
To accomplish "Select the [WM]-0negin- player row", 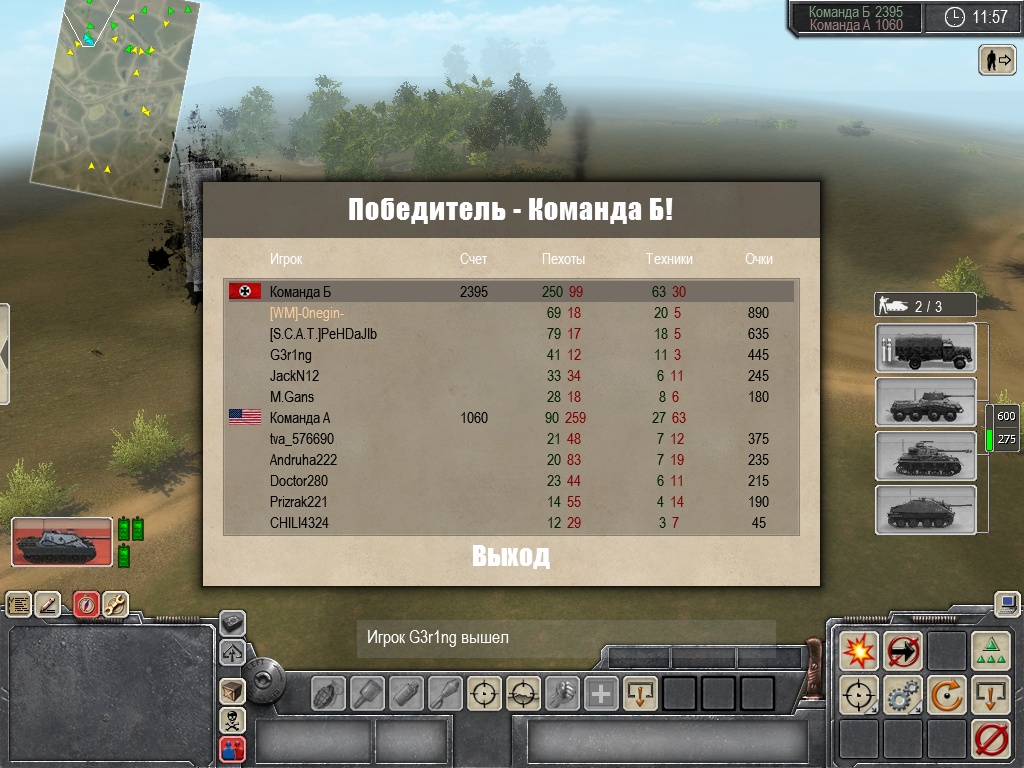I will 510,313.
